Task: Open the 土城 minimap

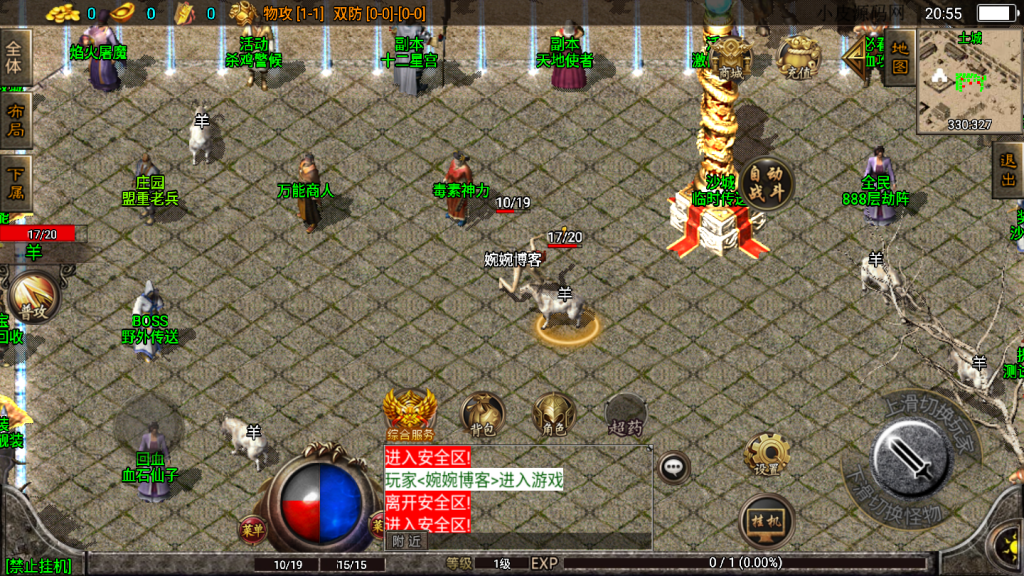Action: (x=968, y=82)
